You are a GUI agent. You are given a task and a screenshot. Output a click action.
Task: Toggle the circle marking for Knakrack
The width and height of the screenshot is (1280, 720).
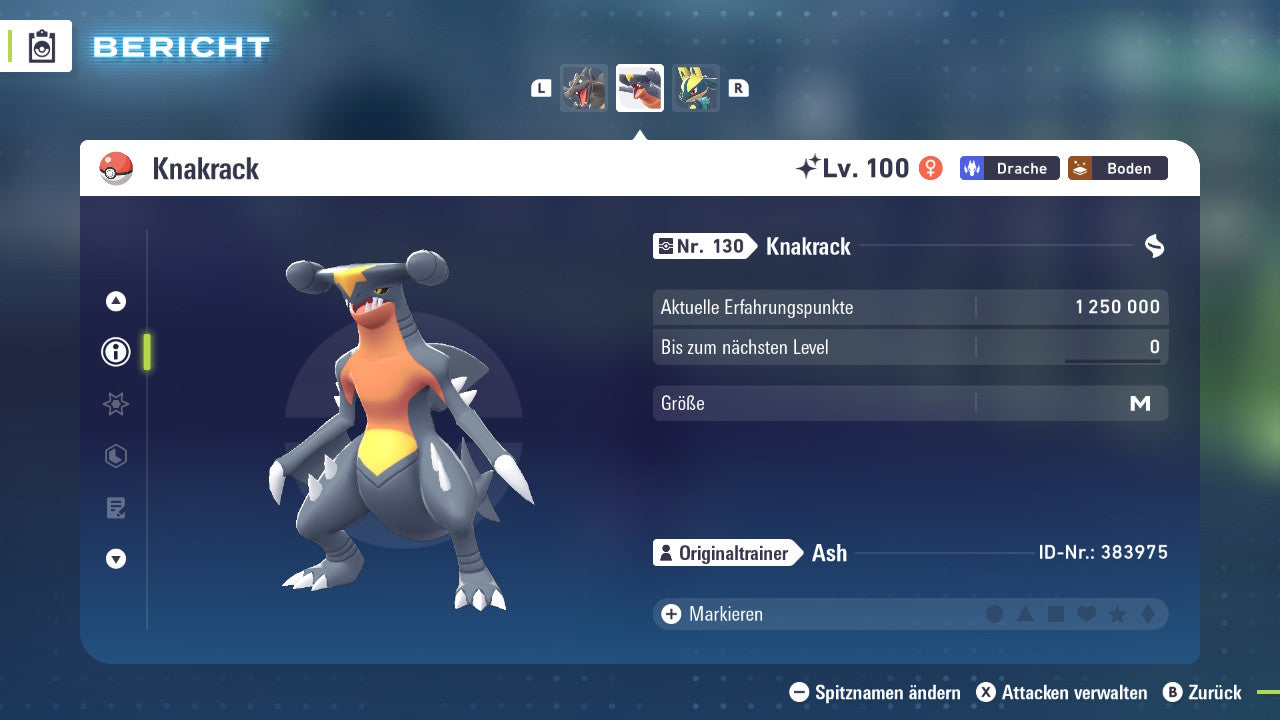coord(994,613)
